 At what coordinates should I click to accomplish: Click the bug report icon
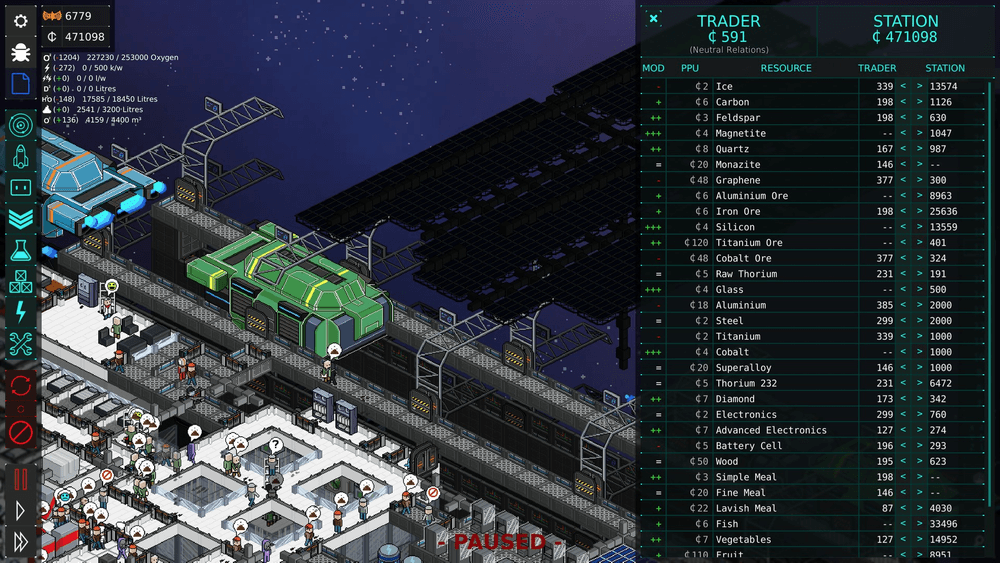tap(20, 53)
